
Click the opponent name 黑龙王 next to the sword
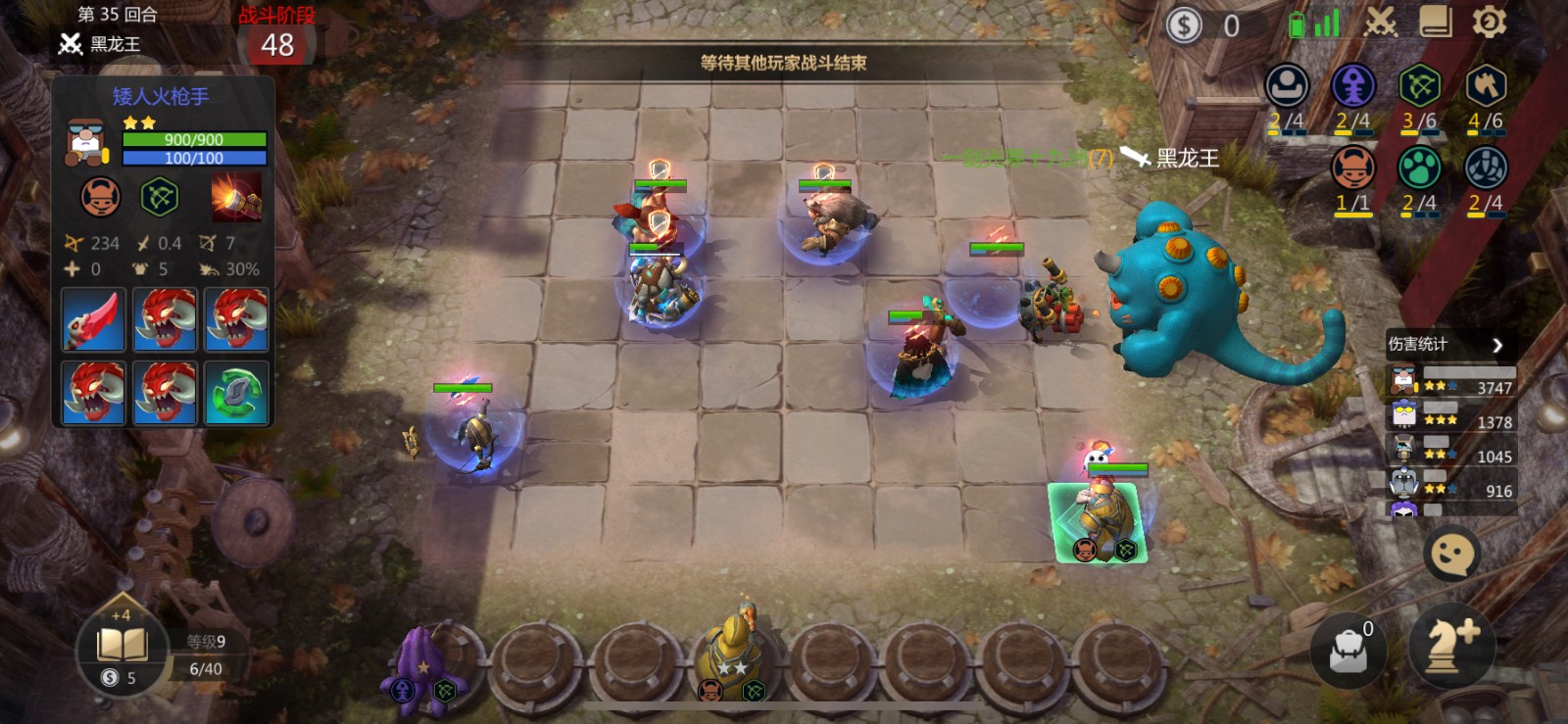pyautogui.click(x=1187, y=159)
